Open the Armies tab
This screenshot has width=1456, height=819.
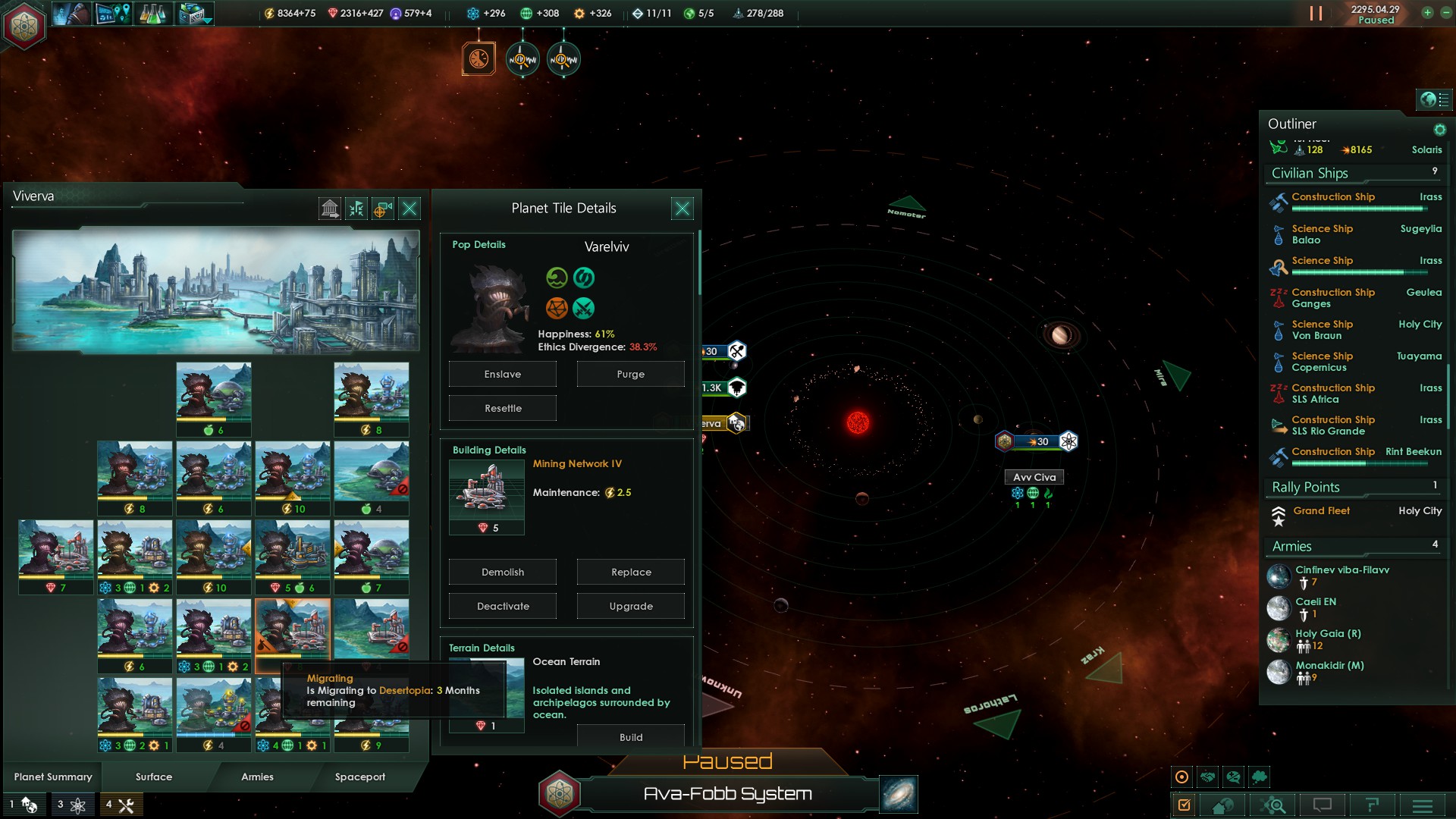click(x=257, y=777)
